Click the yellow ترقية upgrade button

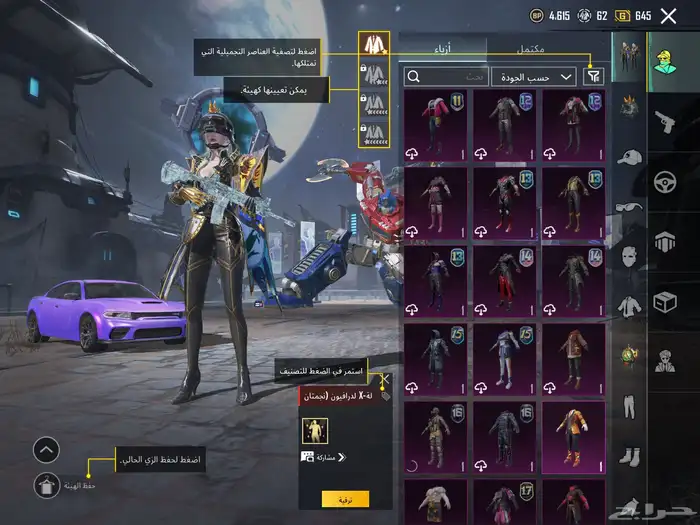(x=345, y=498)
